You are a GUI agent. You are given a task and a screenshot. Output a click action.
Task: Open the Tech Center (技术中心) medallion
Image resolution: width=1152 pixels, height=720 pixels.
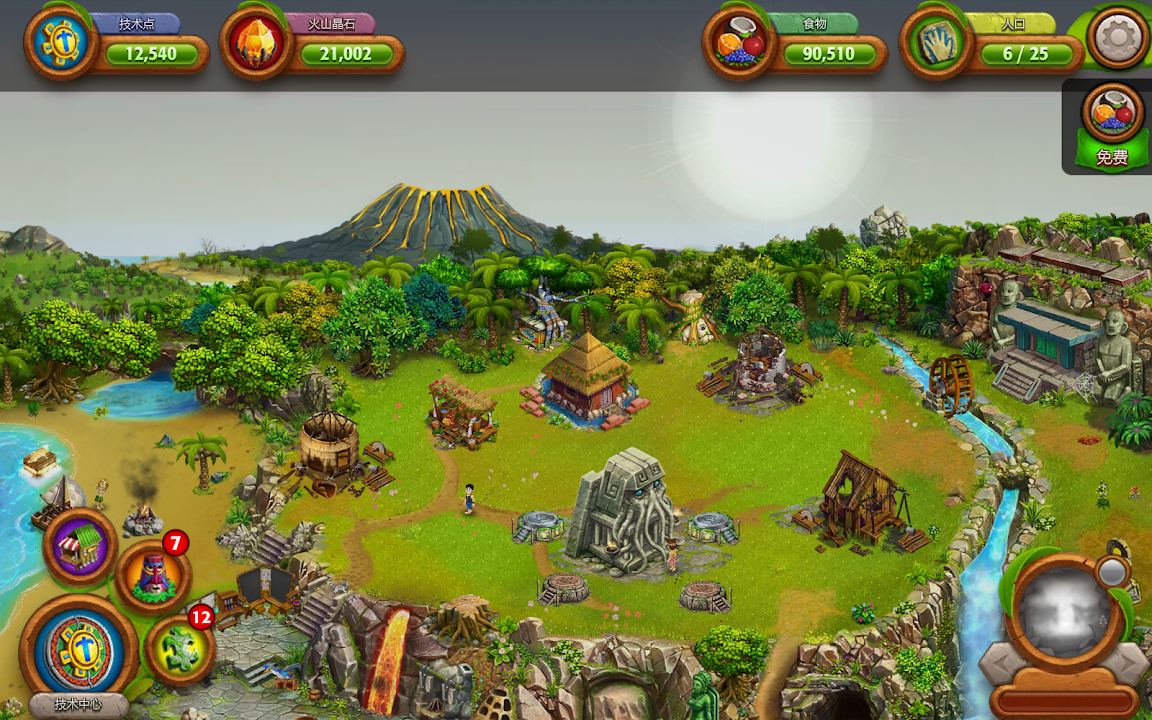77,651
